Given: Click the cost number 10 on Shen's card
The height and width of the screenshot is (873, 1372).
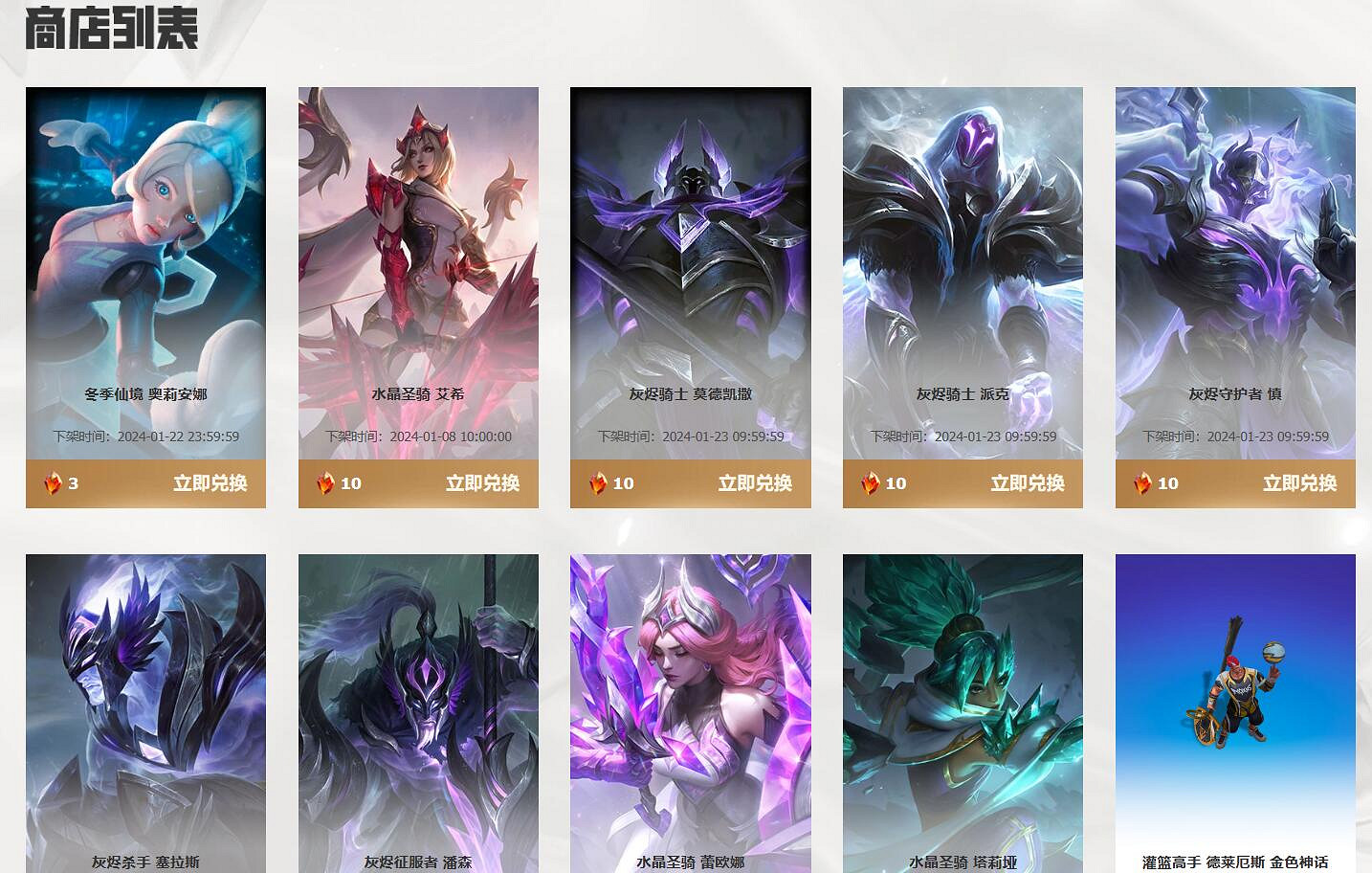Looking at the screenshot, I should click(1167, 483).
